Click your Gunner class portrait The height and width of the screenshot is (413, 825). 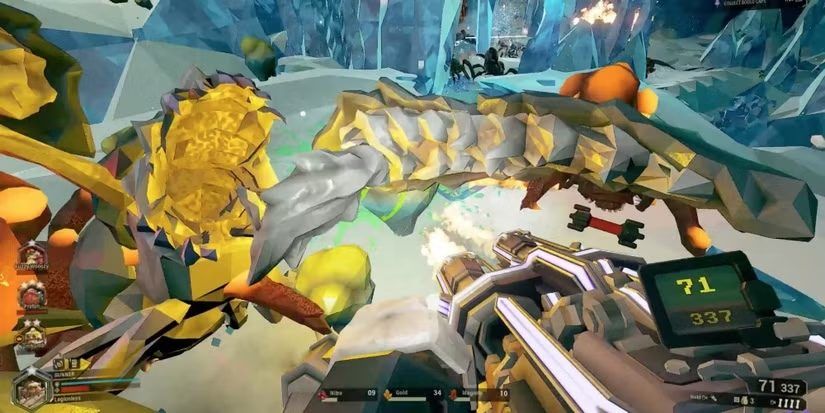pyautogui.click(x=30, y=389)
